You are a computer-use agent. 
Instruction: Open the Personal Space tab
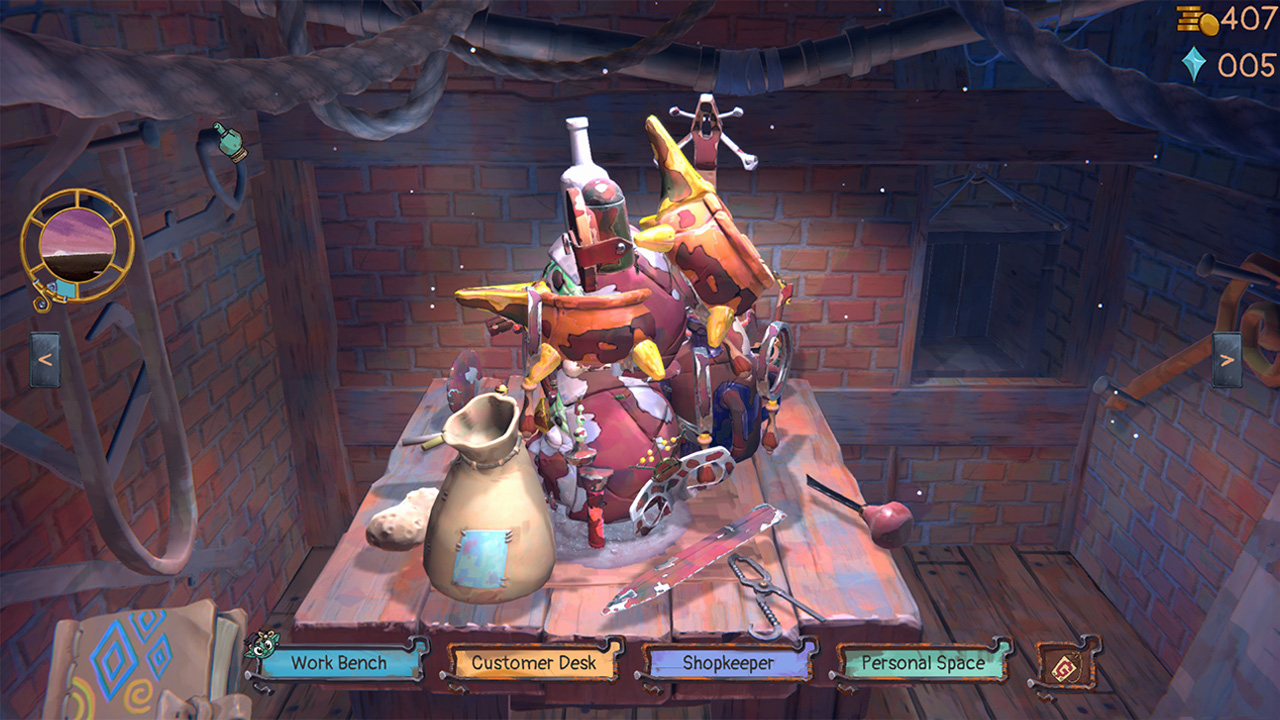(x=922, y=662)
